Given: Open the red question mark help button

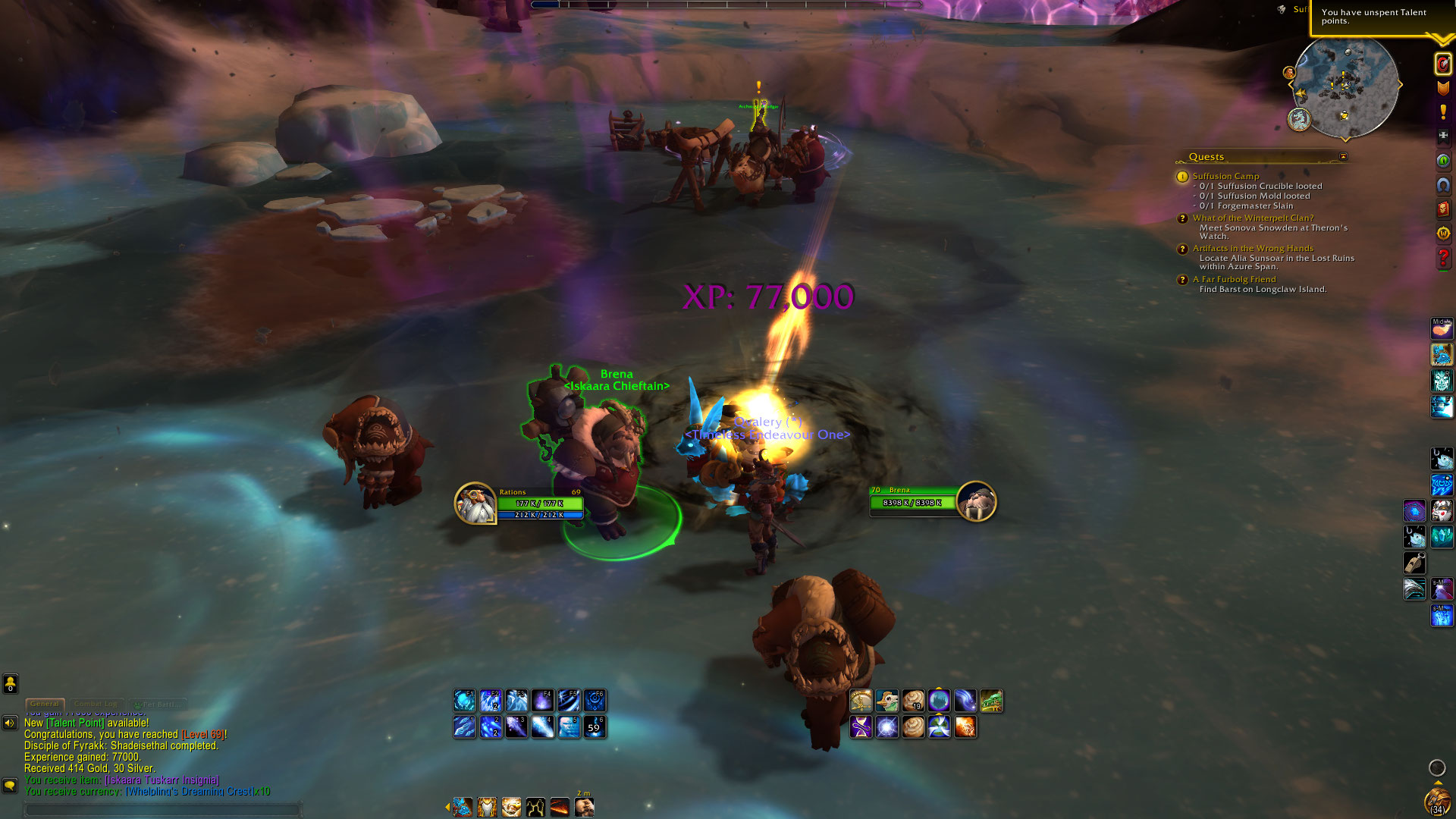Looking at the screenshot, I should coord(1442,259).
